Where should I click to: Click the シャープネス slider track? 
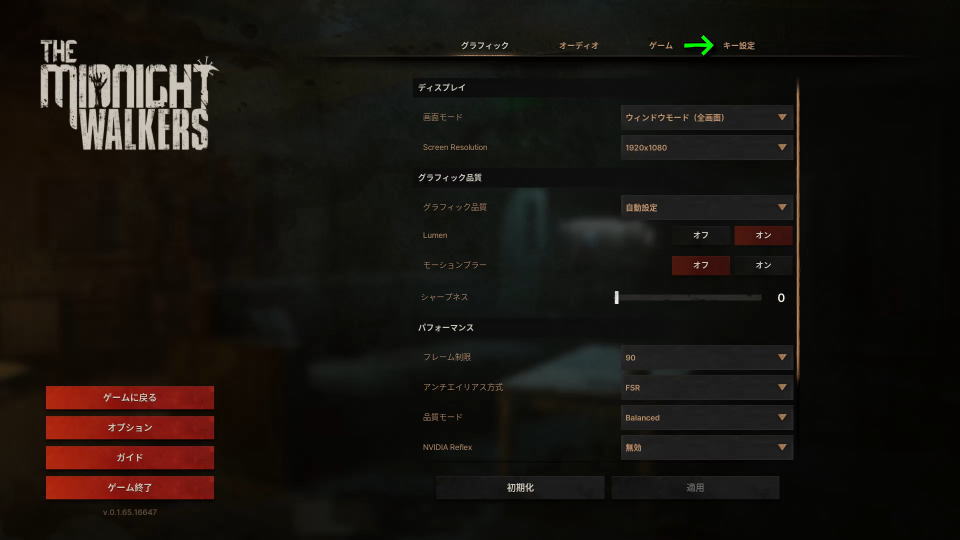pyautogui.click(x=689, y=297)
